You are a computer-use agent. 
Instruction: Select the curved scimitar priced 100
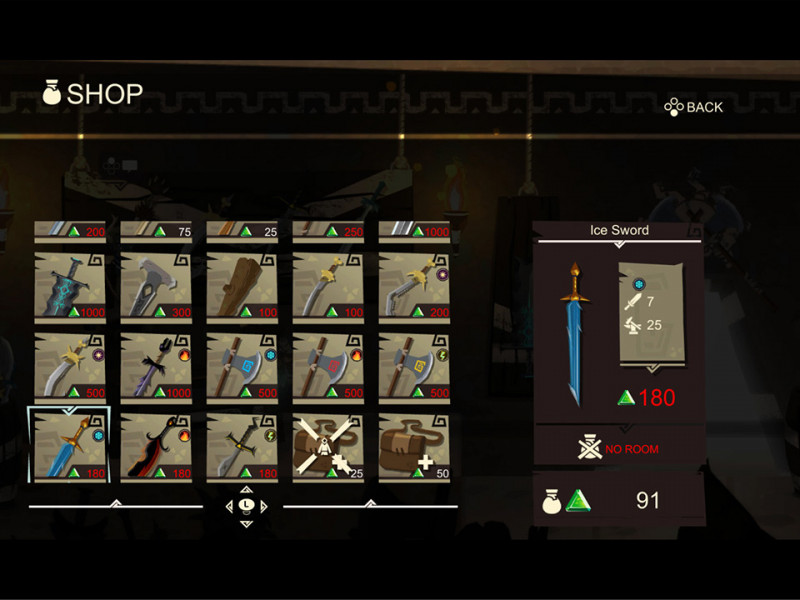pyautogui.click(x=328, y=285)
